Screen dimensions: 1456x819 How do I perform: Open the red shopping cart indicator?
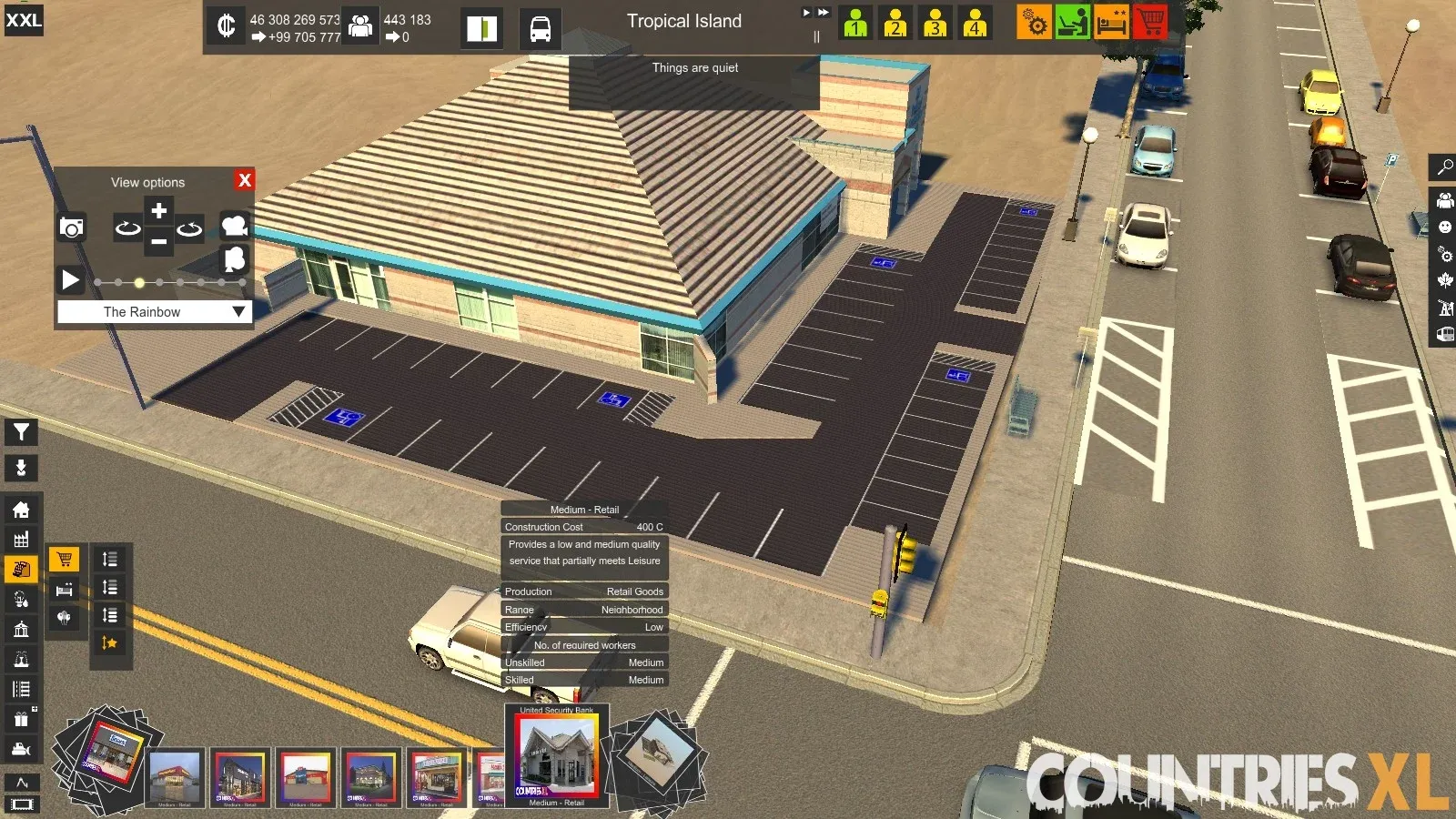click(1150, 21)
